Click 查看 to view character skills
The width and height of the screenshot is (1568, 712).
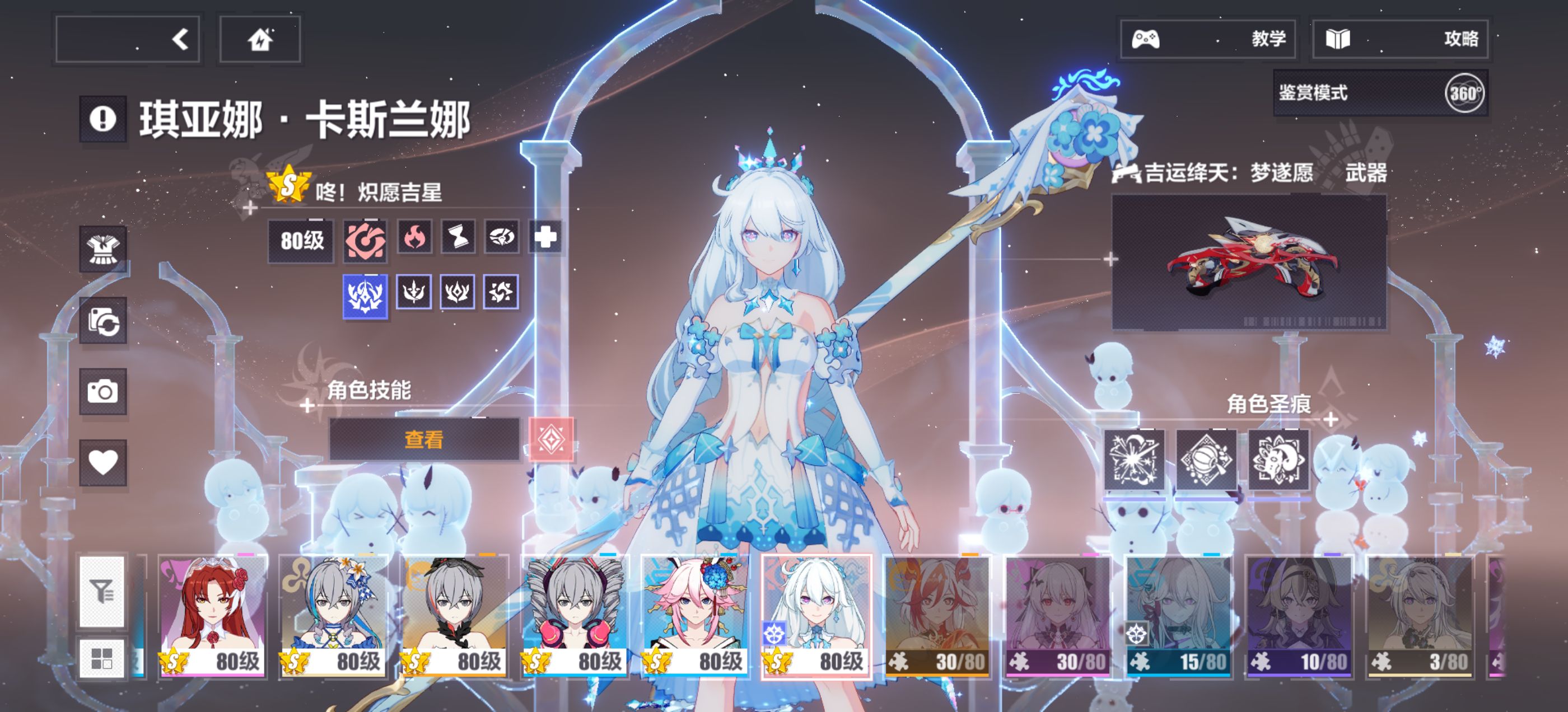(424, 439)
